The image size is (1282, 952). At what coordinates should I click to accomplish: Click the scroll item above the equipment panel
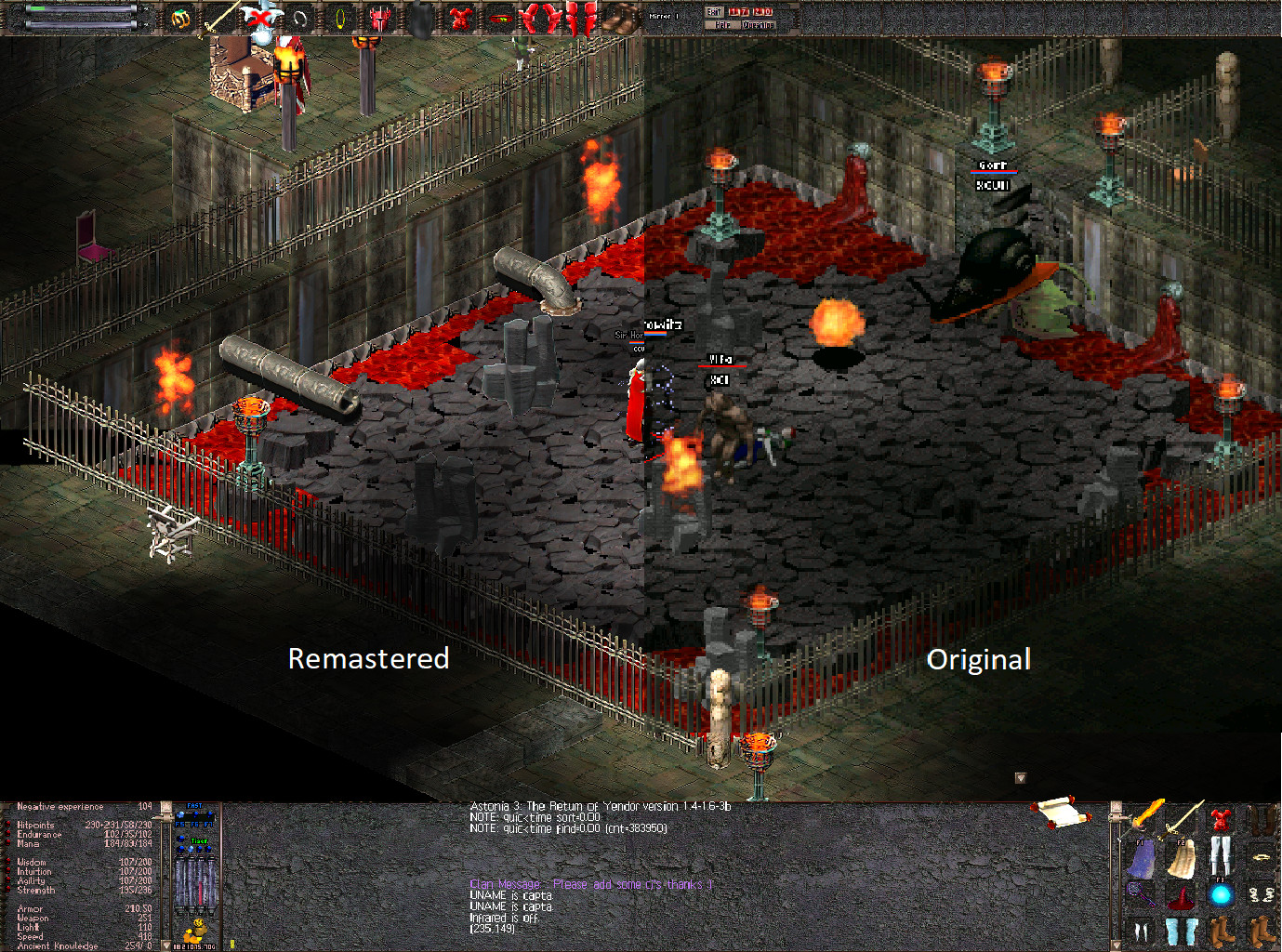(x=1060, y=813)
